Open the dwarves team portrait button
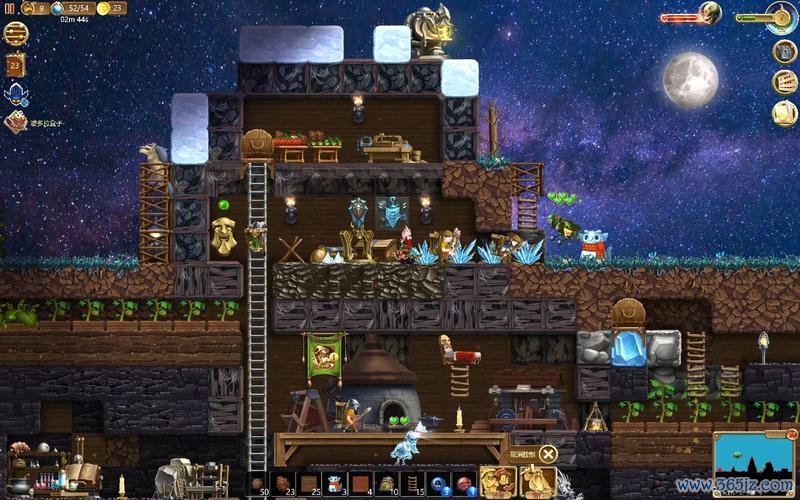 497,482
